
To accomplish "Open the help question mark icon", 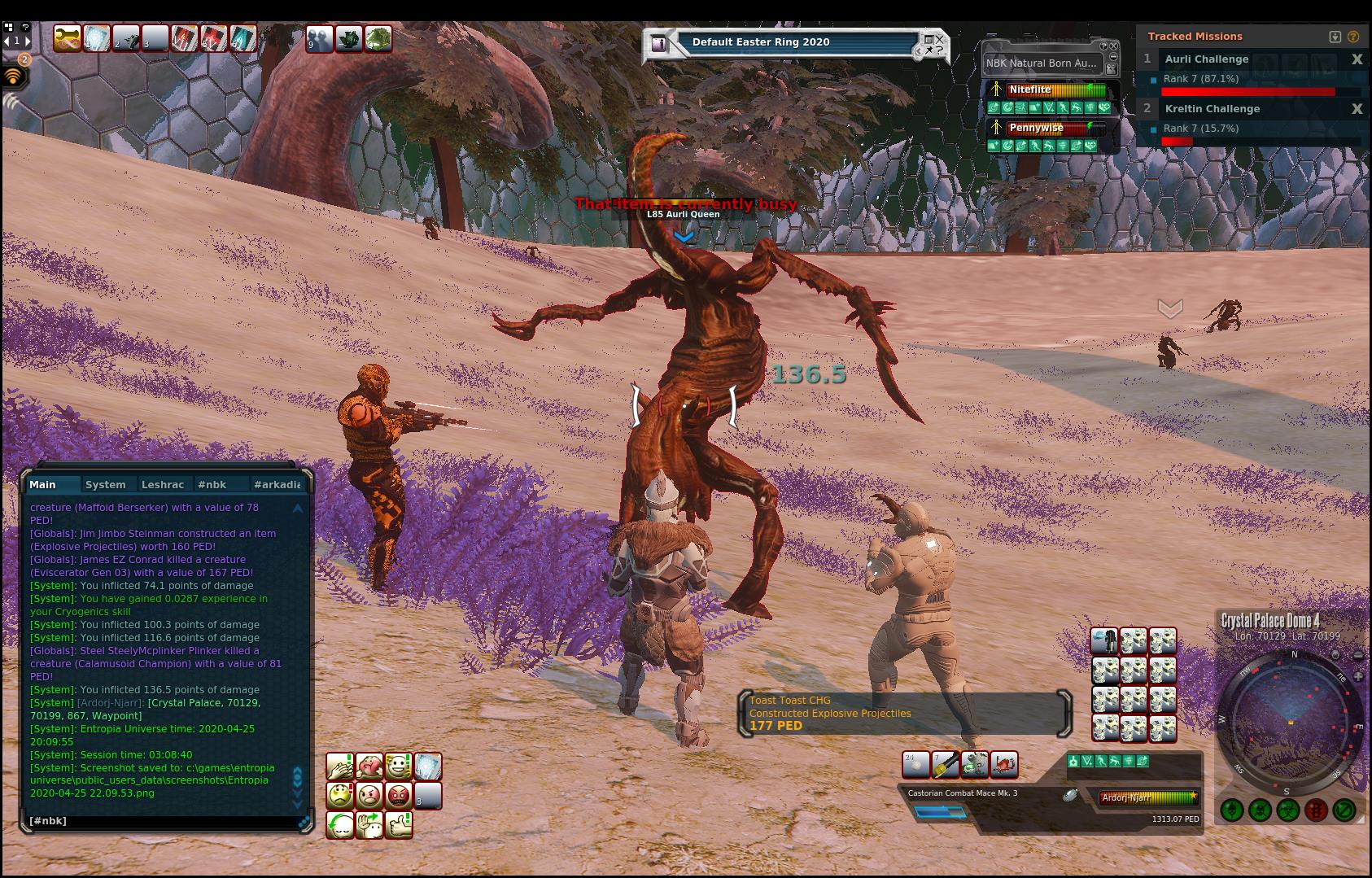I will pos(1352,37).
